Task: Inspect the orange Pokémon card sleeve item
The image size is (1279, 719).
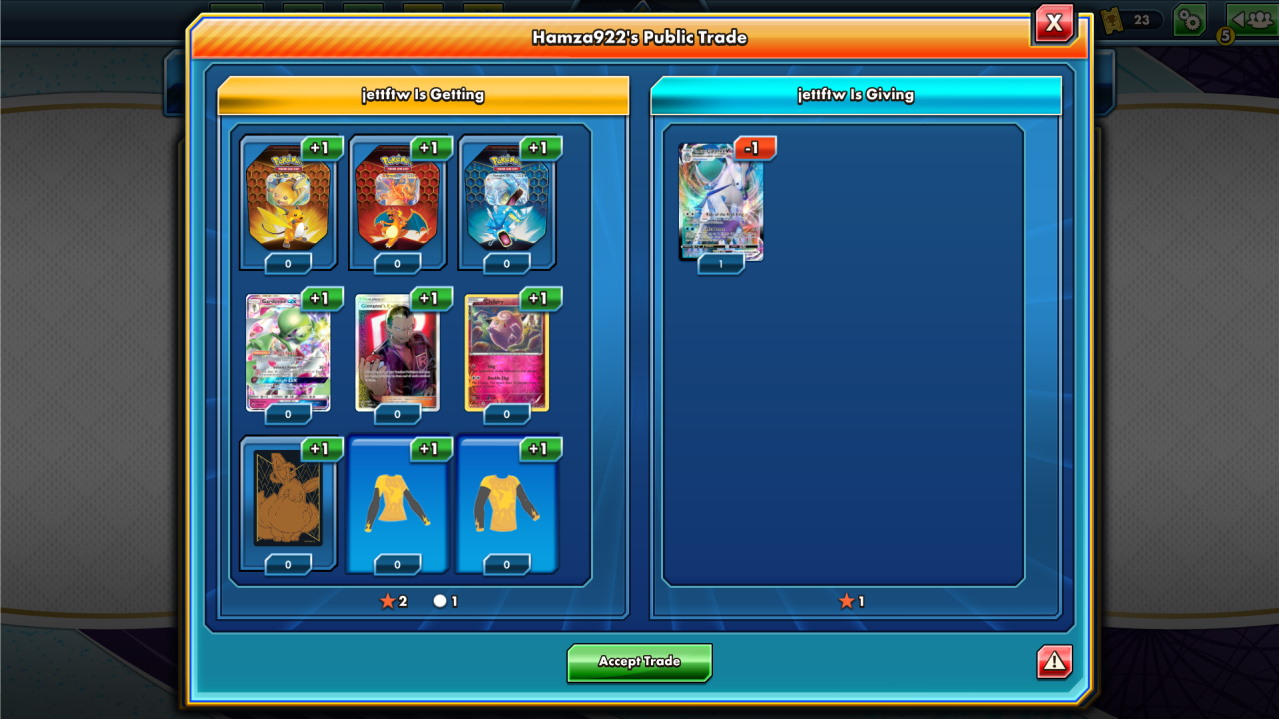Action: pos(288,498)
